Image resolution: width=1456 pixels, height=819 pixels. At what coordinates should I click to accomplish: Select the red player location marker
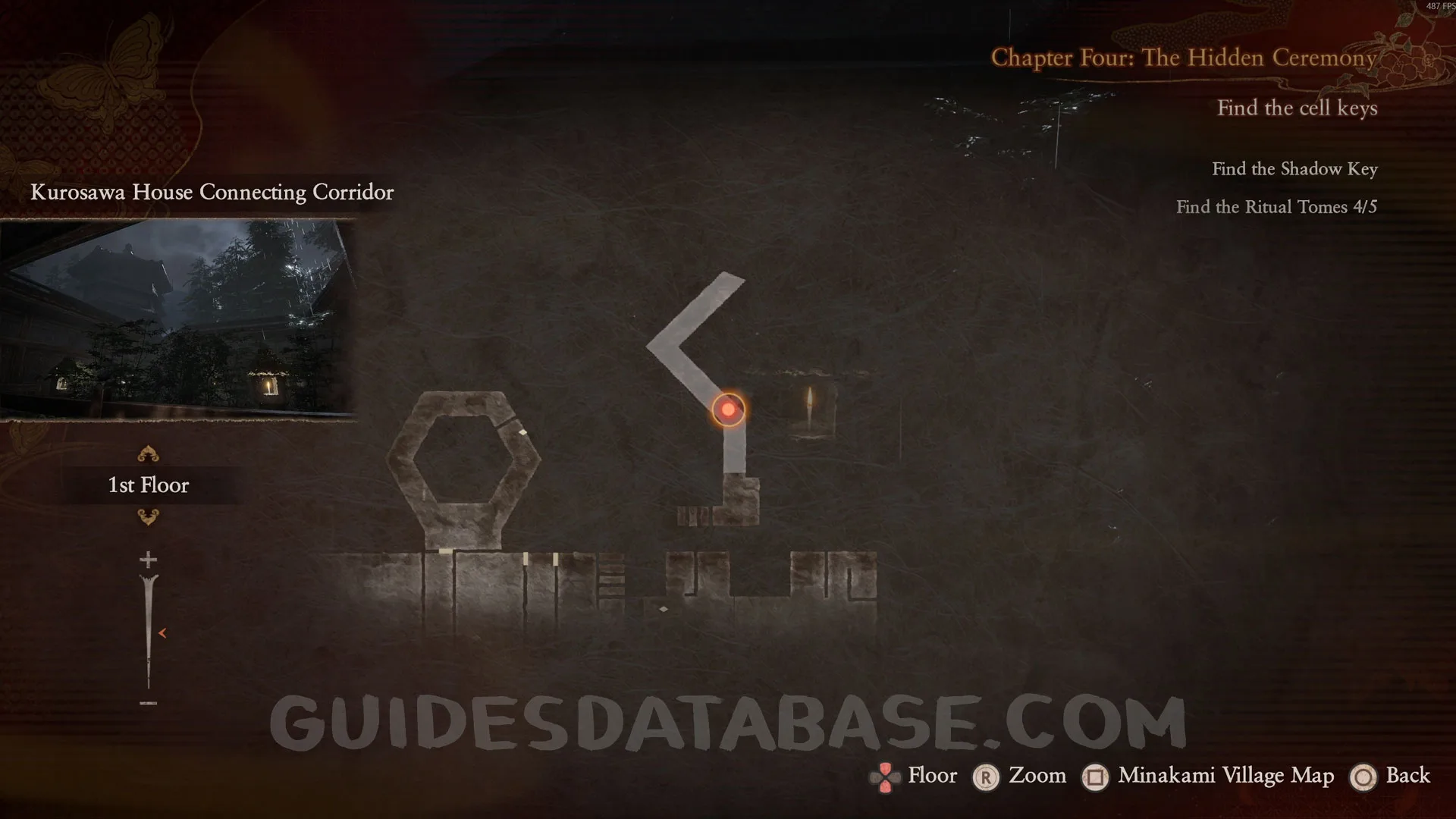pos(728,410)
